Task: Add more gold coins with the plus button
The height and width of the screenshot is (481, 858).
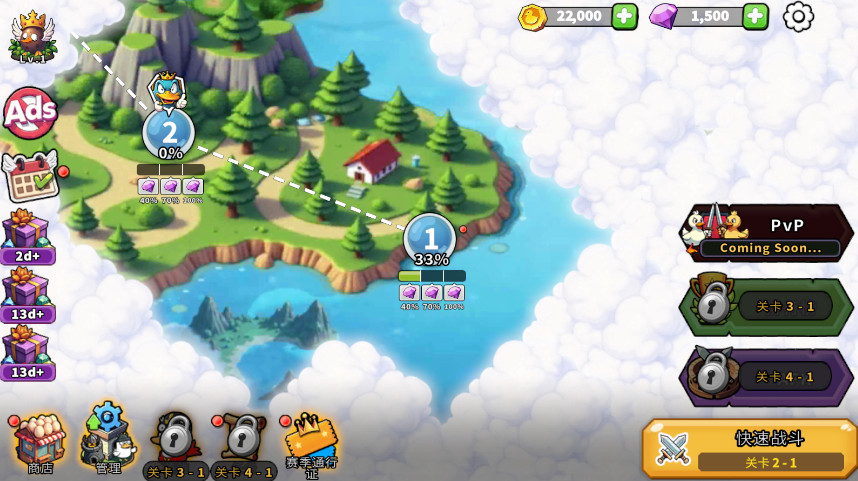Action: pos(624,16)
